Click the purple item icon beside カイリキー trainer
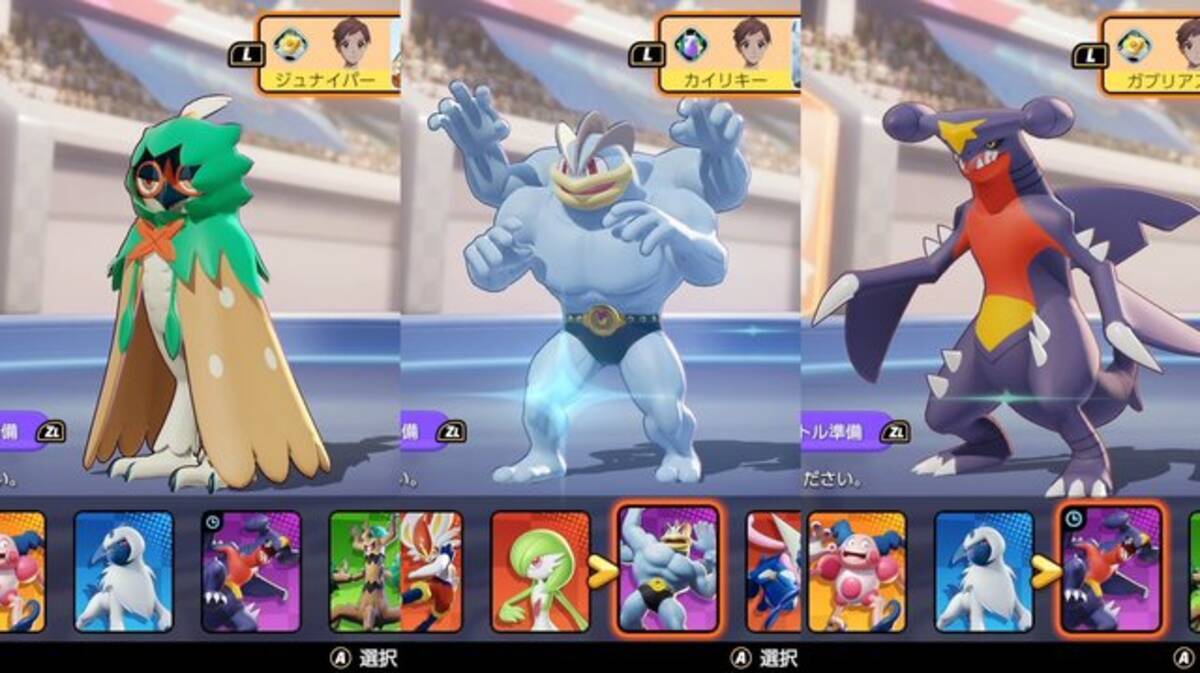This screenshot has width=1200, height=673. coord(692,44)
